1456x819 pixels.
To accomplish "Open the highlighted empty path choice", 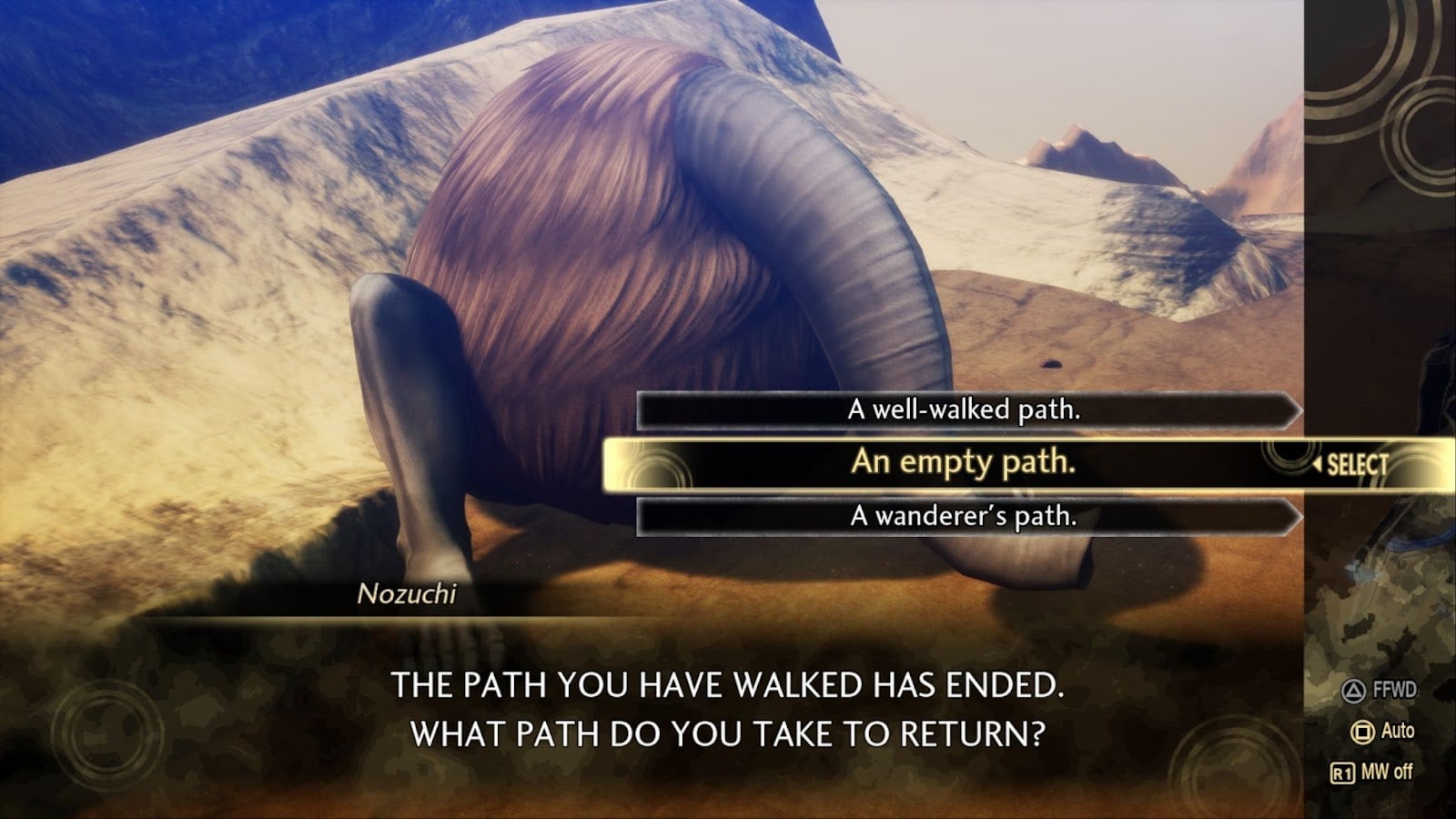I will coord(965,464).
